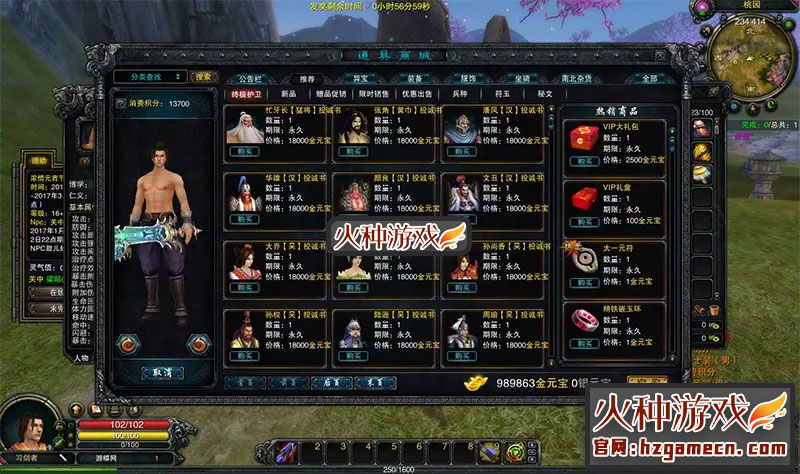
Task: Switch to the 公告栏 tab
Action: coord(250,77)
